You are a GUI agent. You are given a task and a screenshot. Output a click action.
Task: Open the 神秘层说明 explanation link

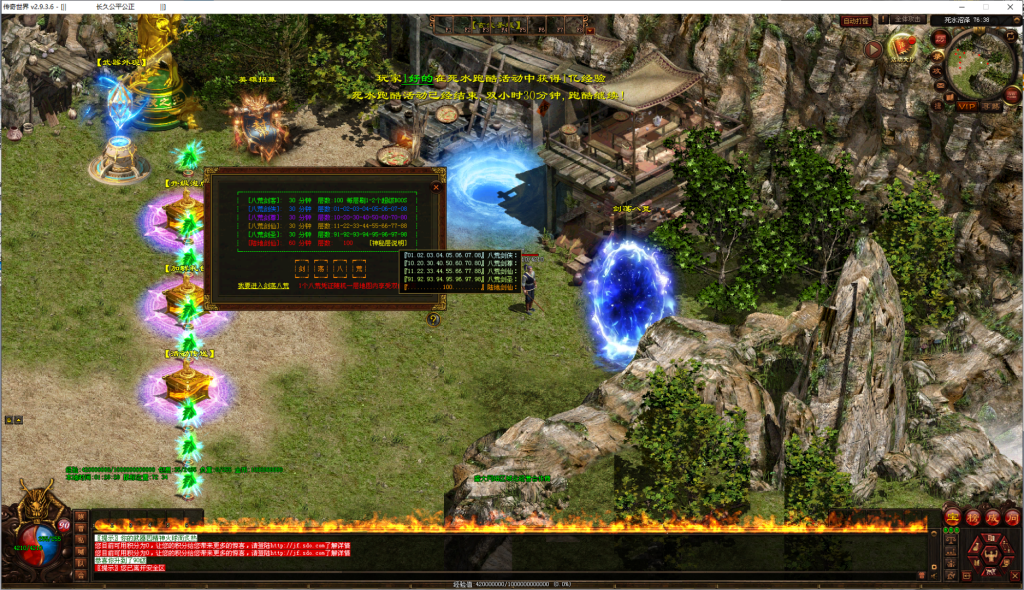(x=389, y=243)
